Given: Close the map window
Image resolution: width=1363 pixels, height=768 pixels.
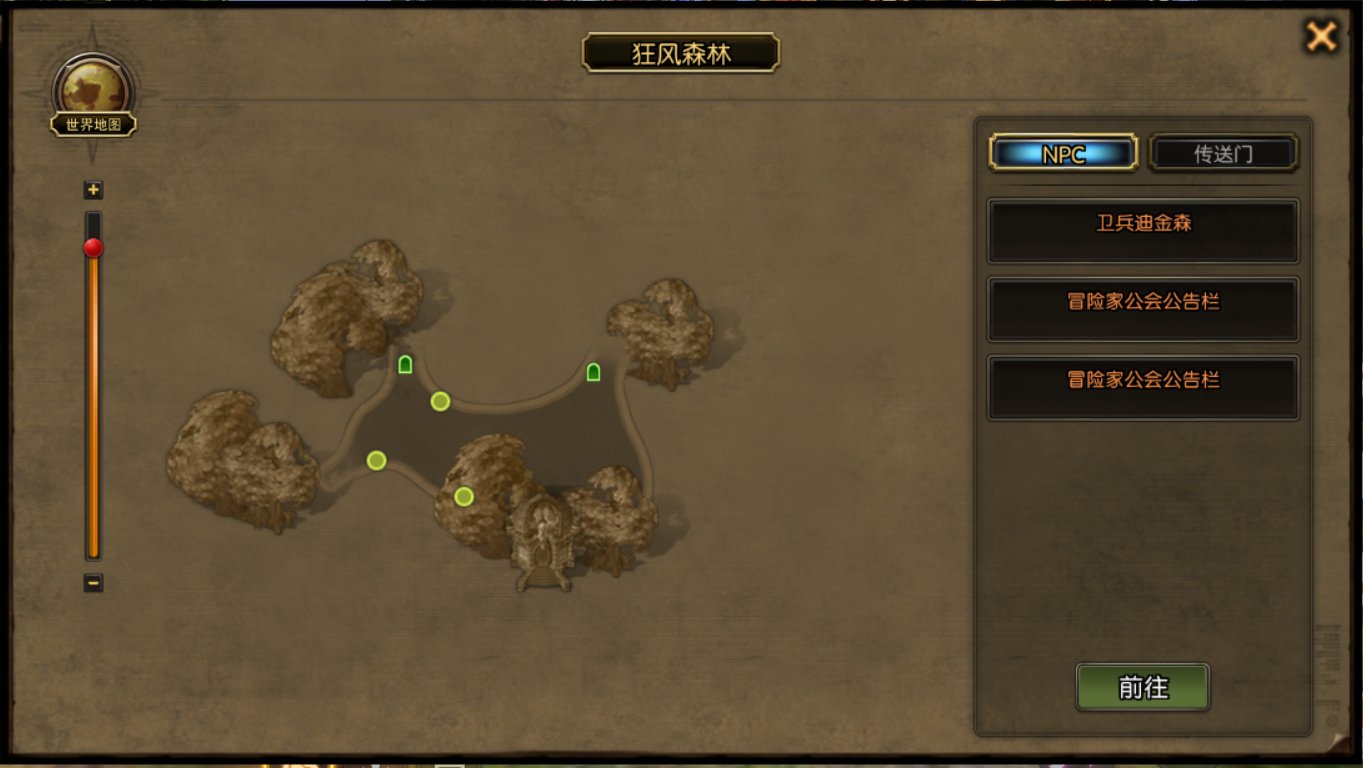Looking at the screenshot, I should 1321,37.
